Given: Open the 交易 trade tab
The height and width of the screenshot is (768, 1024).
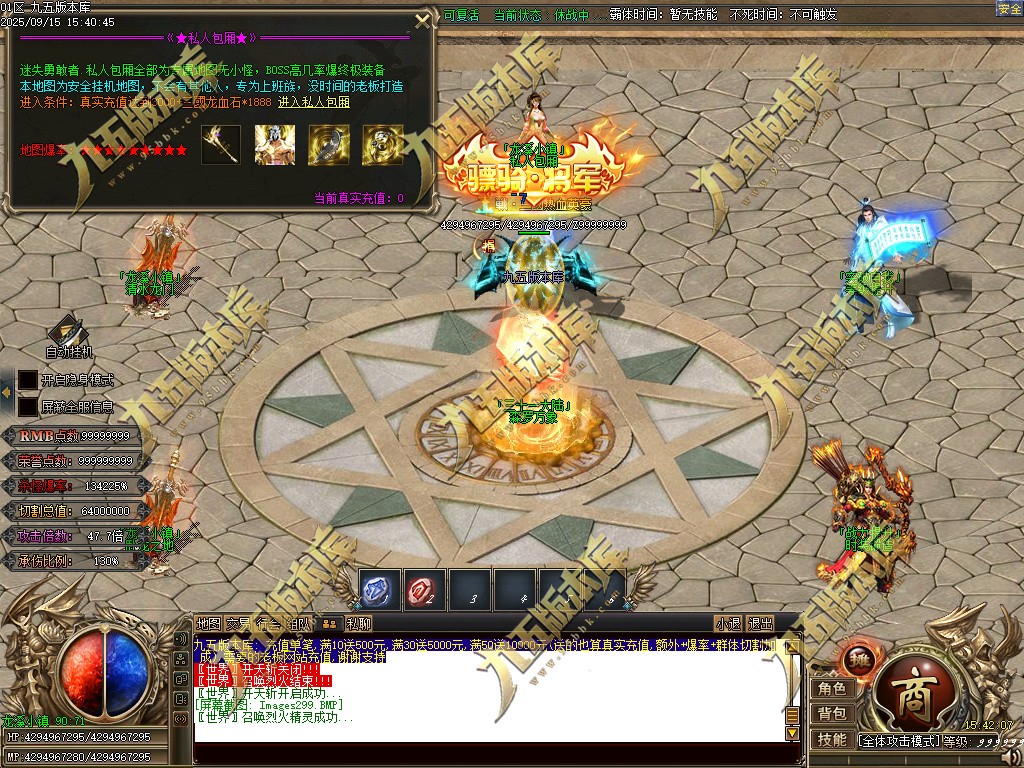Looking at the screenshot, I should 238,624.
